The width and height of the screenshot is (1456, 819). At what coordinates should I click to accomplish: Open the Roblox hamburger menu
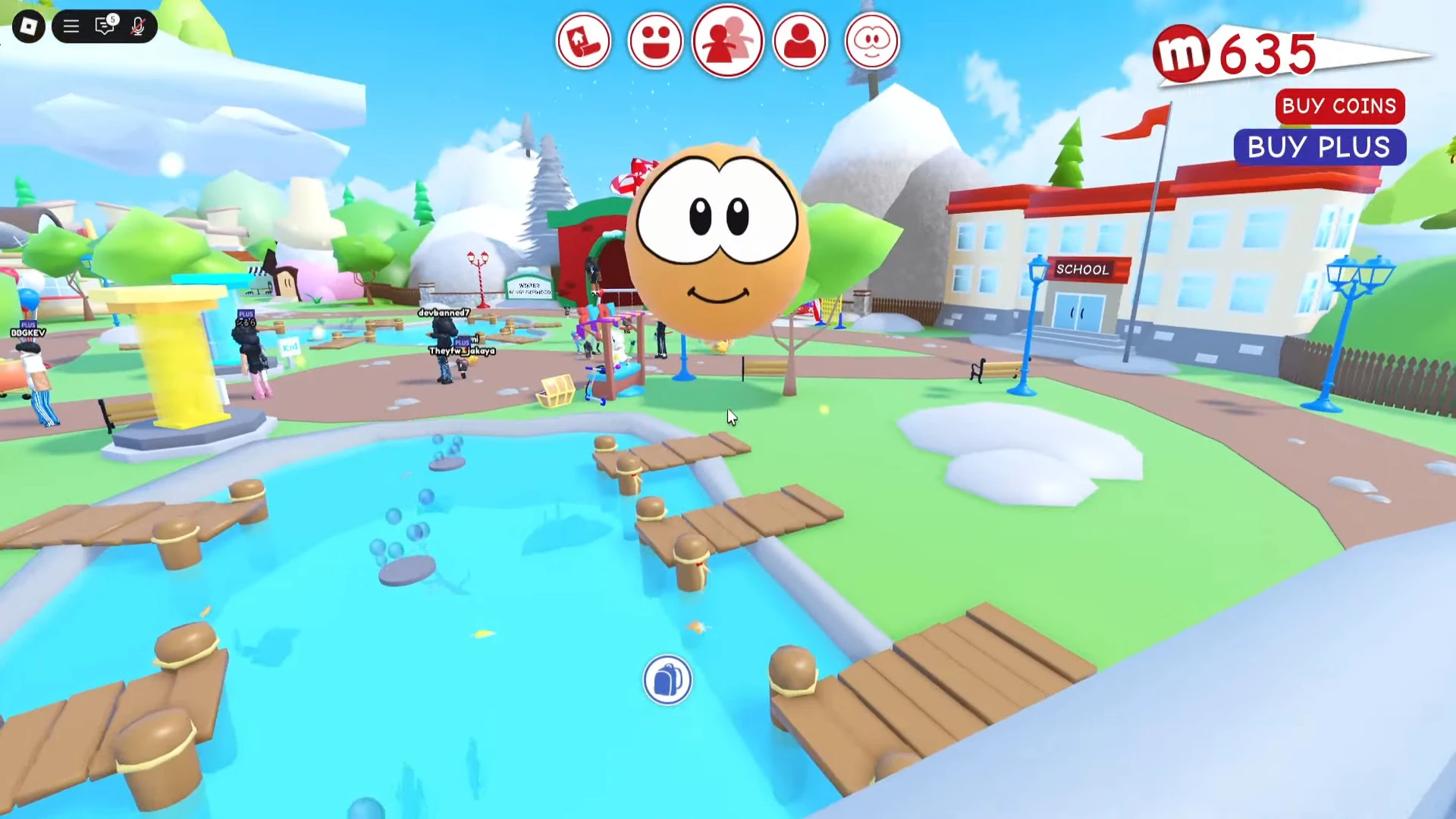pyautogui.click(x=71, y=26)
